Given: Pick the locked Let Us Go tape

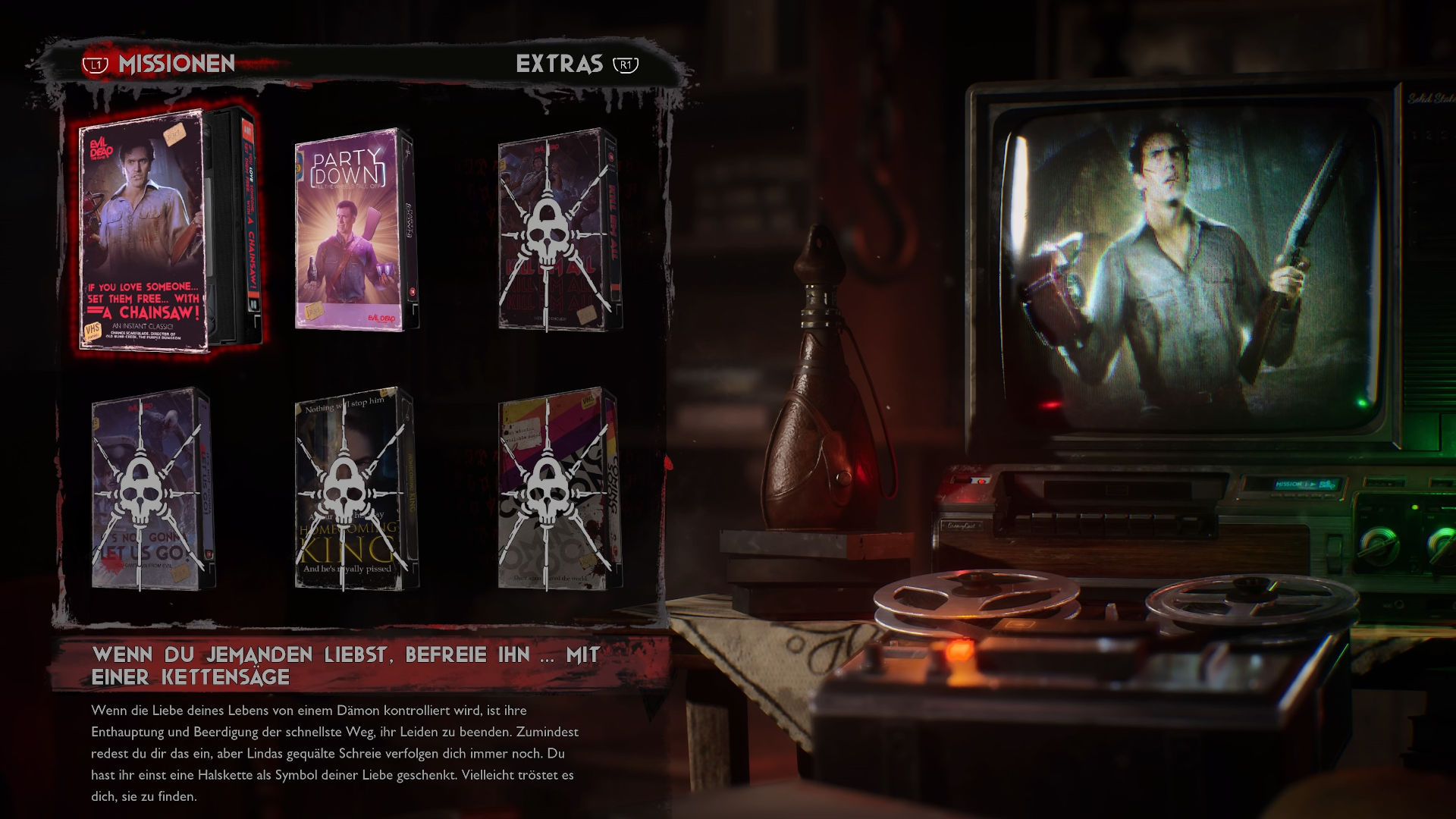Looking at the screenshot, I should click(x=152, y=489).
